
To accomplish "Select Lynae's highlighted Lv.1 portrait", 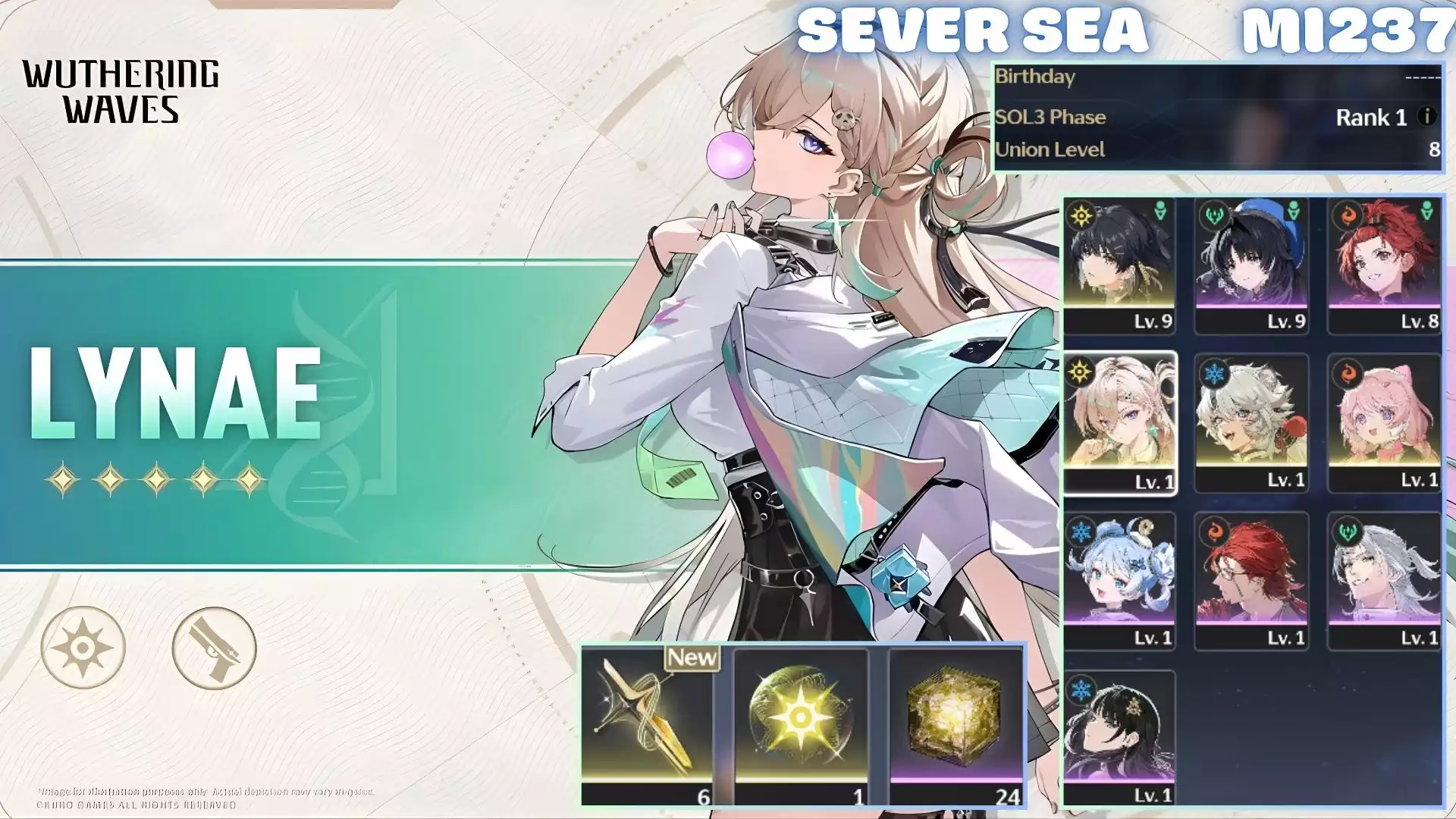I will pos(1119,417).
